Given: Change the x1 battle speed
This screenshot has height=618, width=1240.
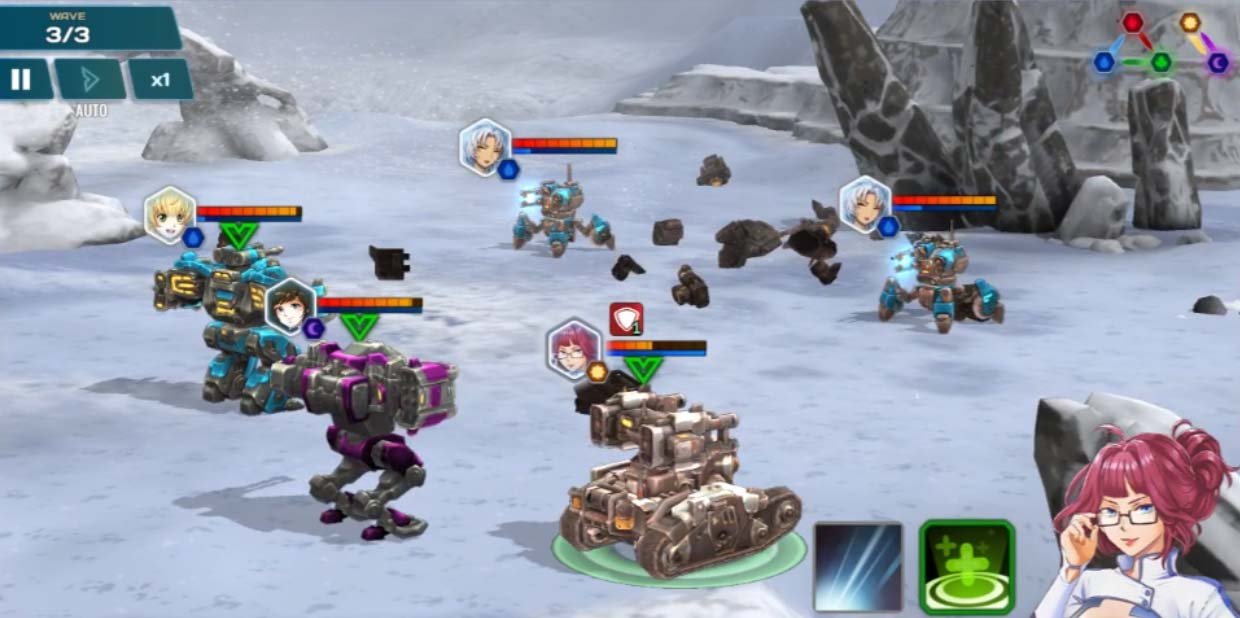Looking at the screenshot, I should click(x=160, y=80).
